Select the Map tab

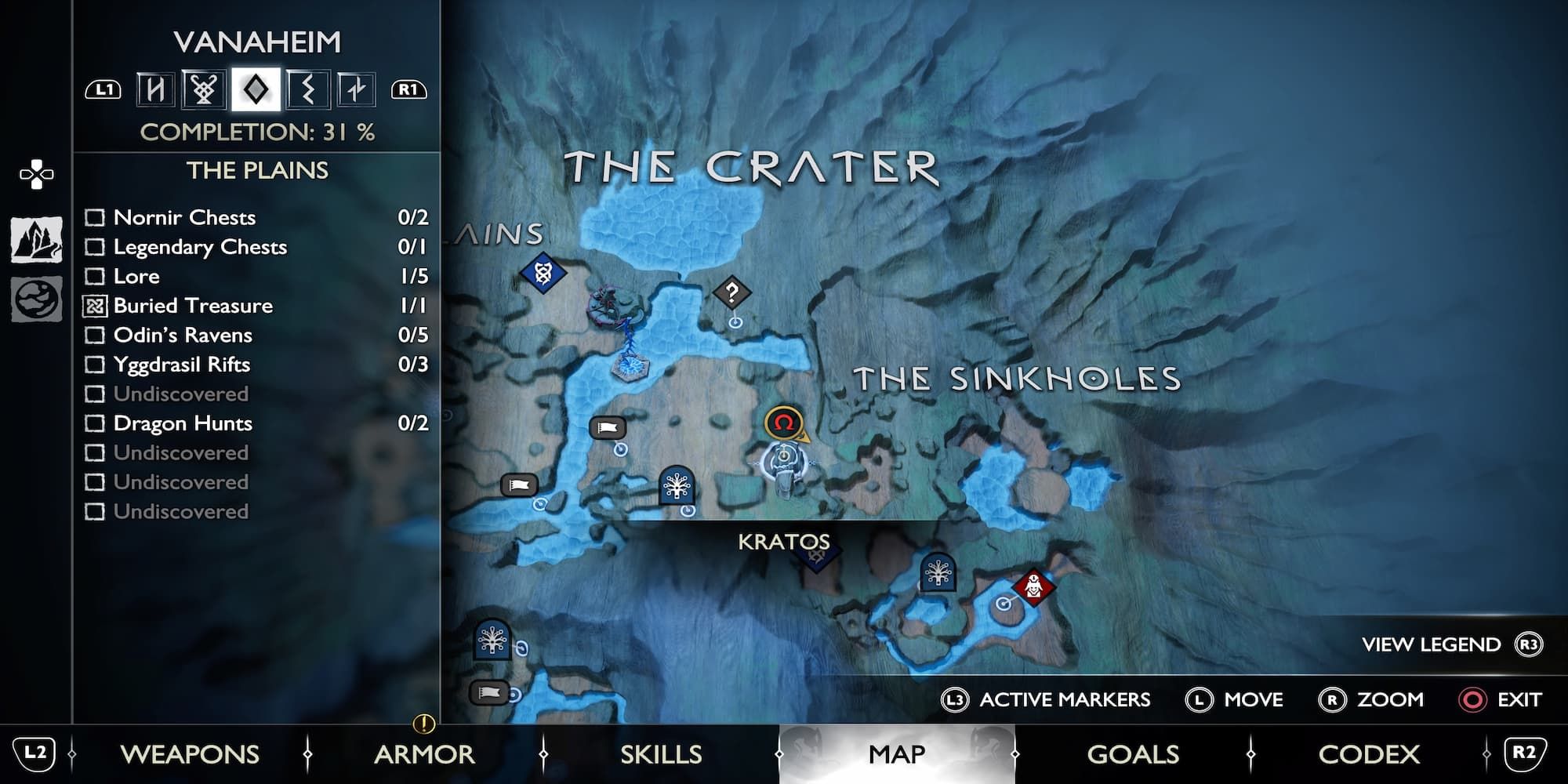pyautogui.click(x=897, y=754)
